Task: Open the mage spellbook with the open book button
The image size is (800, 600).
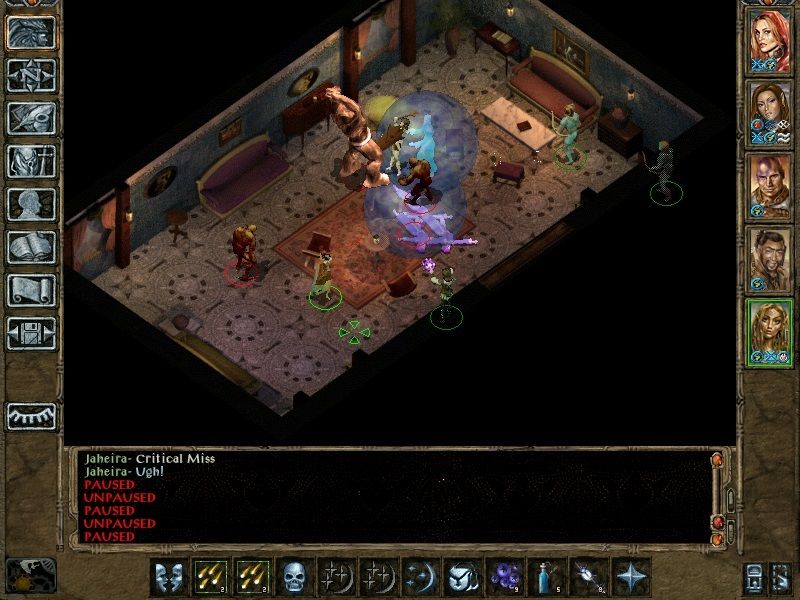Action: [31, 247]
